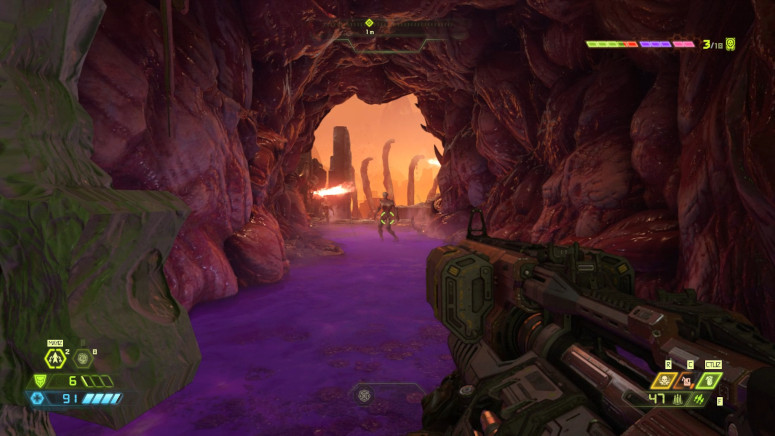Image resolution: width=775 pixels, height=436 pixels.
Task: Click the green armor shield icon
Action: (x=40, y=381)
